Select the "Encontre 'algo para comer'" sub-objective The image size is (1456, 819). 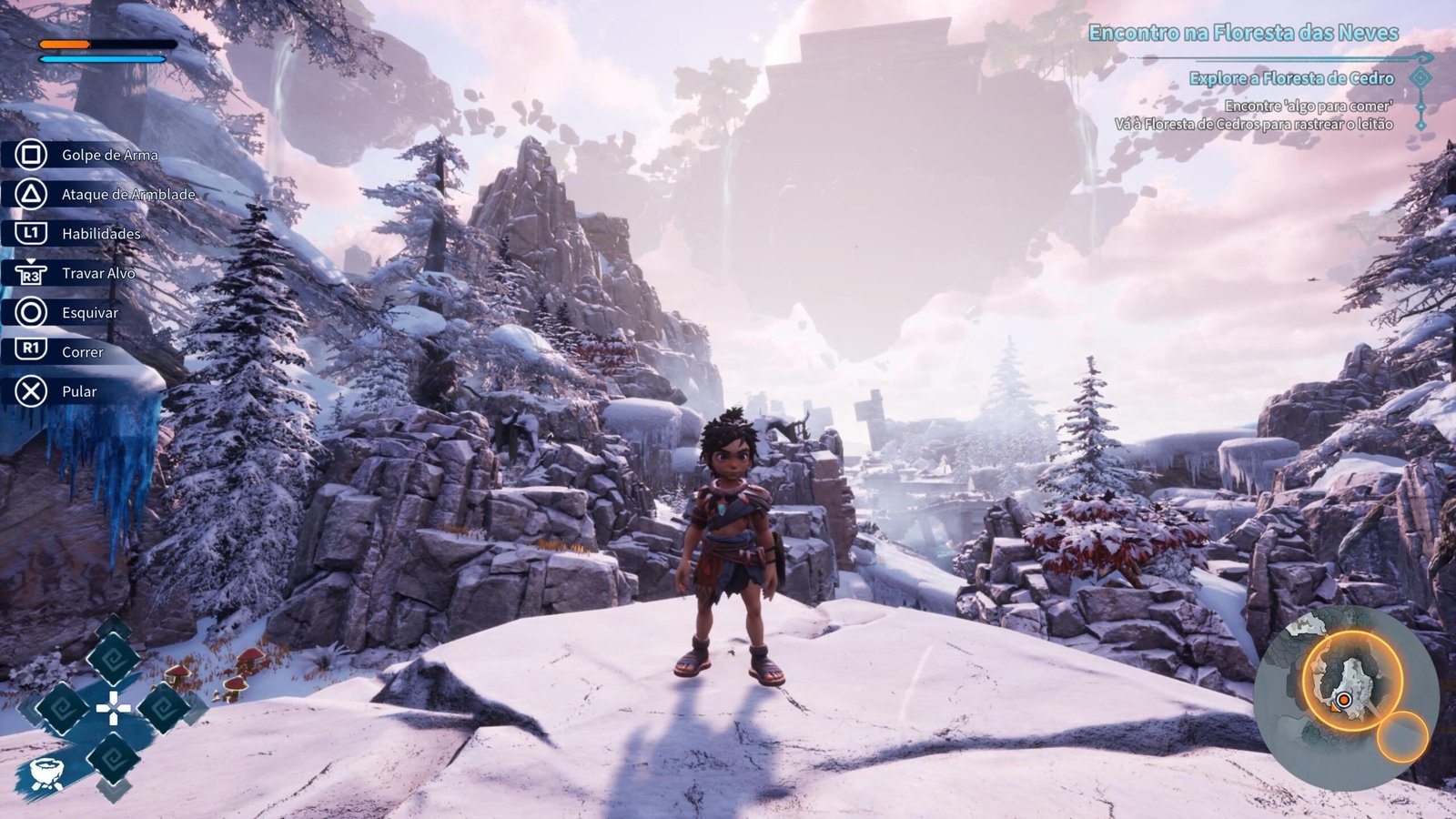pos(1309,106)
